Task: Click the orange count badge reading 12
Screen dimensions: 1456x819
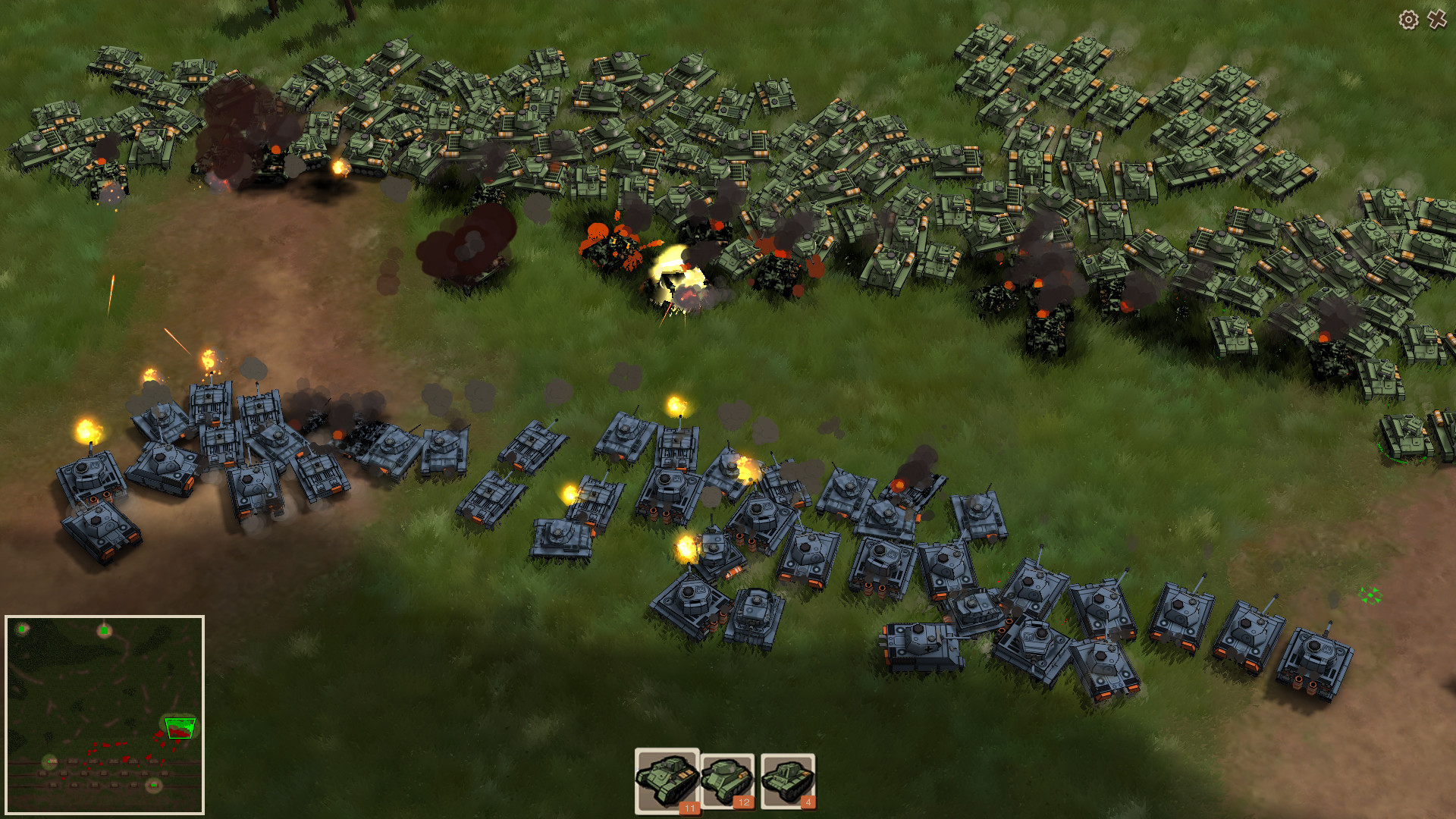Action: (744, 804)
